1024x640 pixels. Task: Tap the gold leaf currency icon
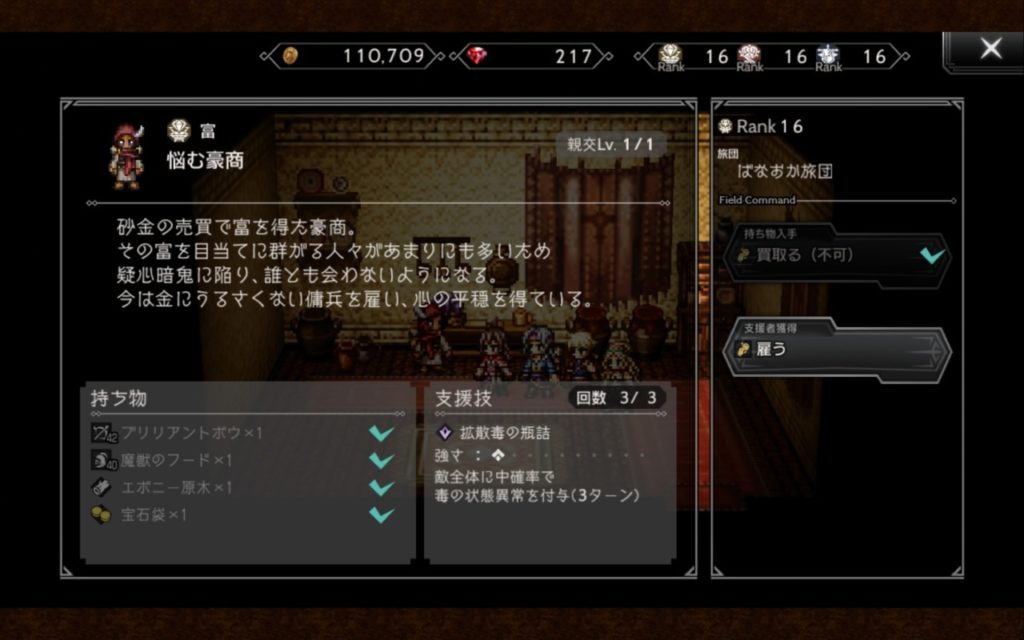click(x=289, y=56)
